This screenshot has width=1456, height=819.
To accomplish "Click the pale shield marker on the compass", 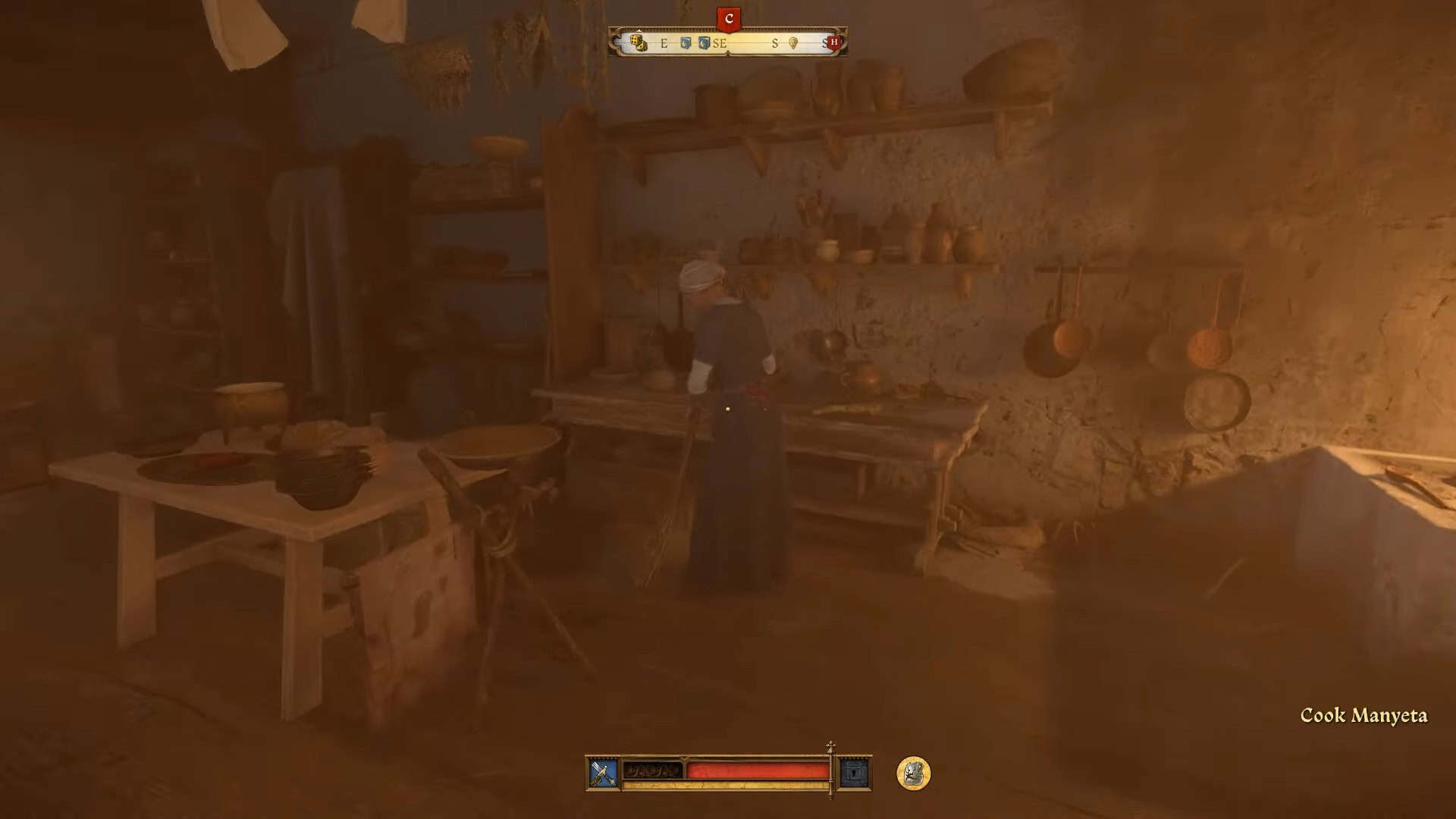I will pos(793,43).
